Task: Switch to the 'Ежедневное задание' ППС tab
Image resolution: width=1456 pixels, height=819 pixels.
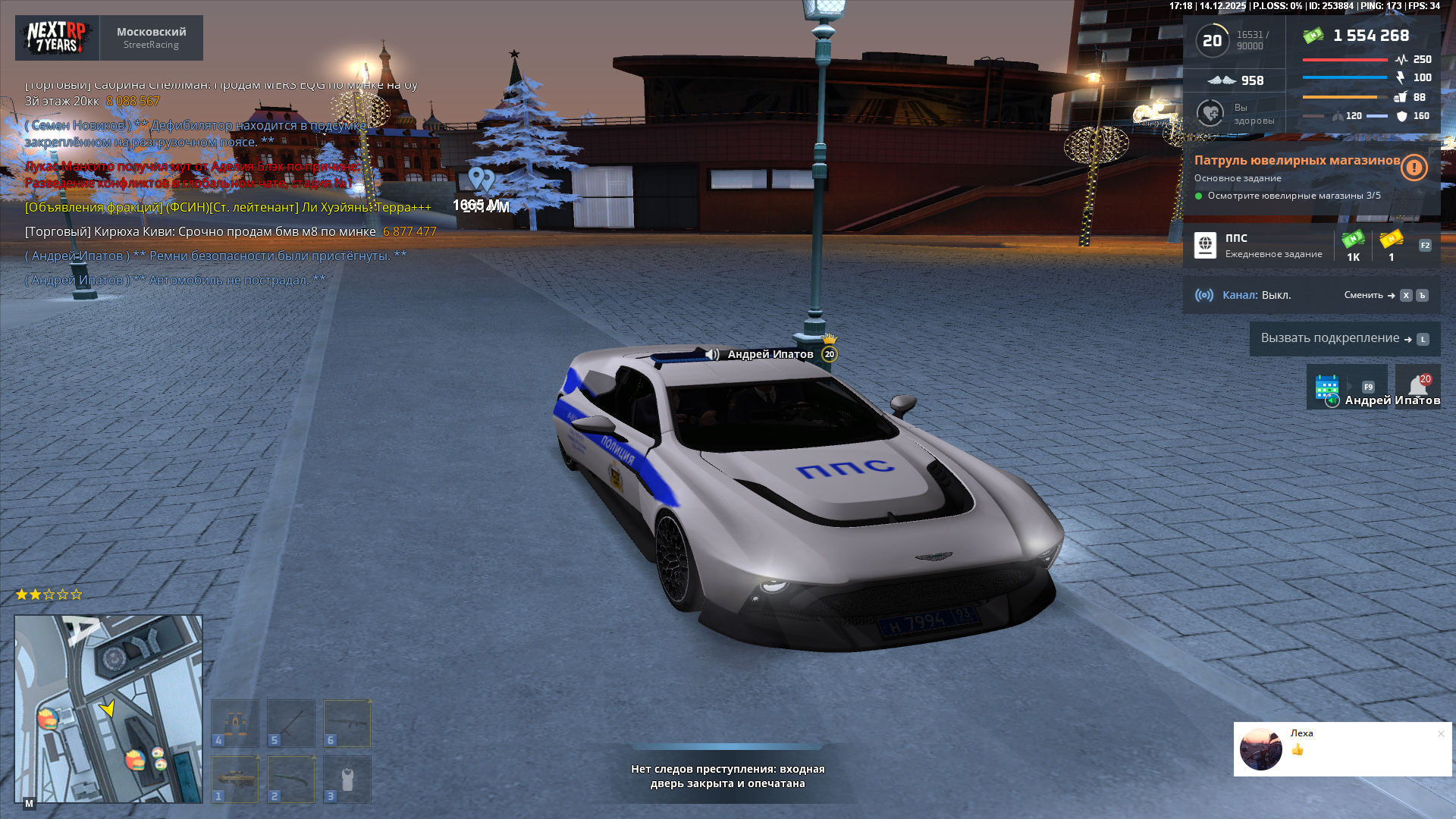Action: point(1272,254)
